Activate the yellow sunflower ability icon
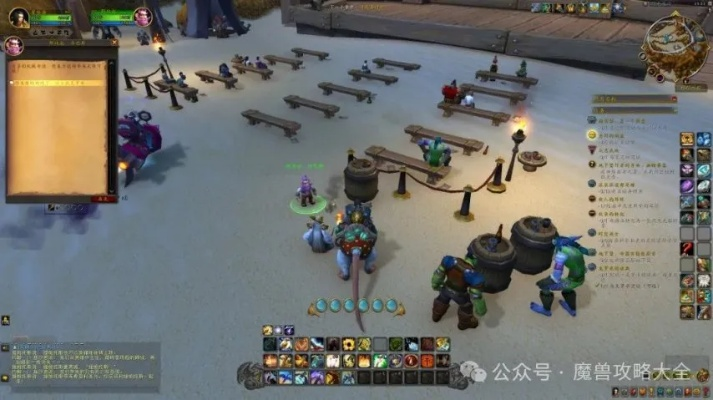 348,344
